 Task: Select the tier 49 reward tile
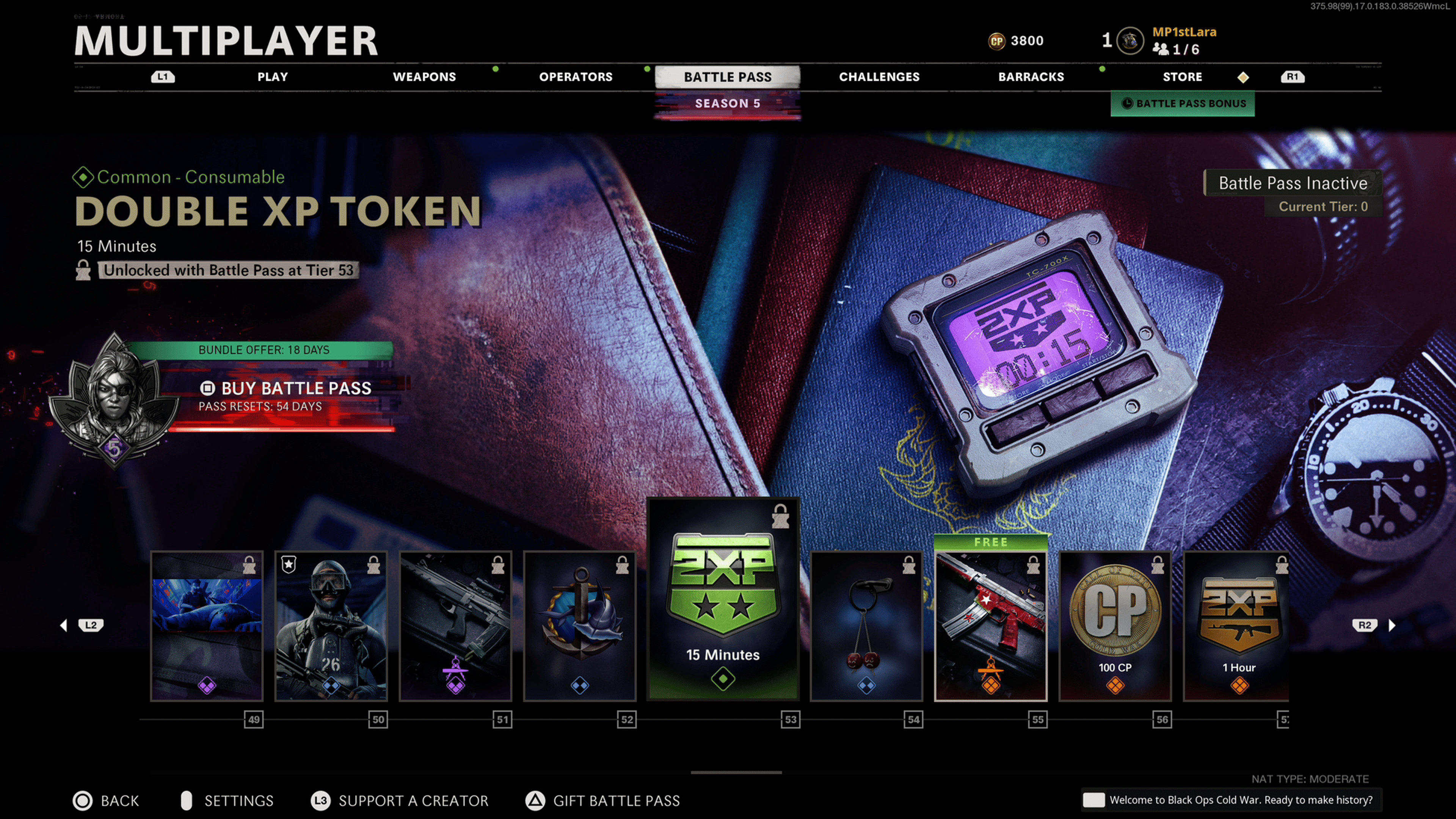coord(207,626)
